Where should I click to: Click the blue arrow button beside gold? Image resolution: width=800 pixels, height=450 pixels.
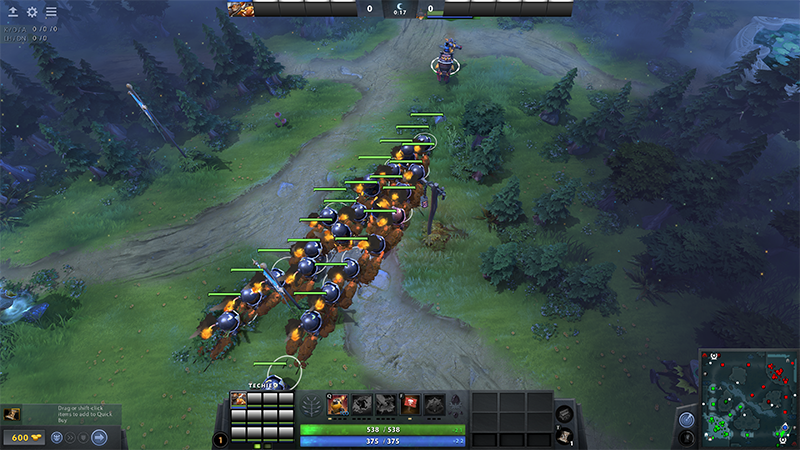pos(99,437)
